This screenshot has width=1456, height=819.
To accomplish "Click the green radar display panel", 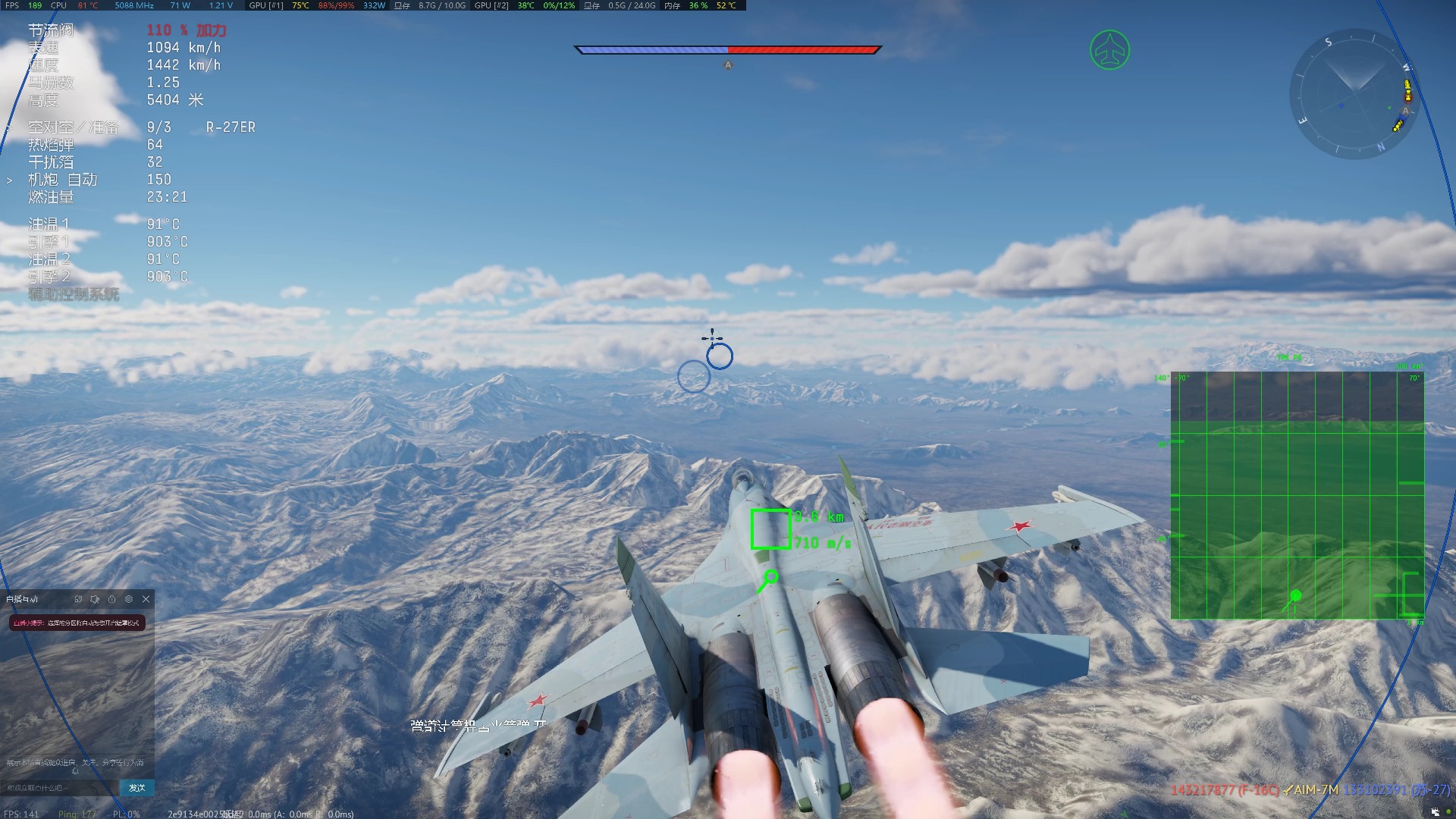I will pyautogui.click(x=1297, y=495).
